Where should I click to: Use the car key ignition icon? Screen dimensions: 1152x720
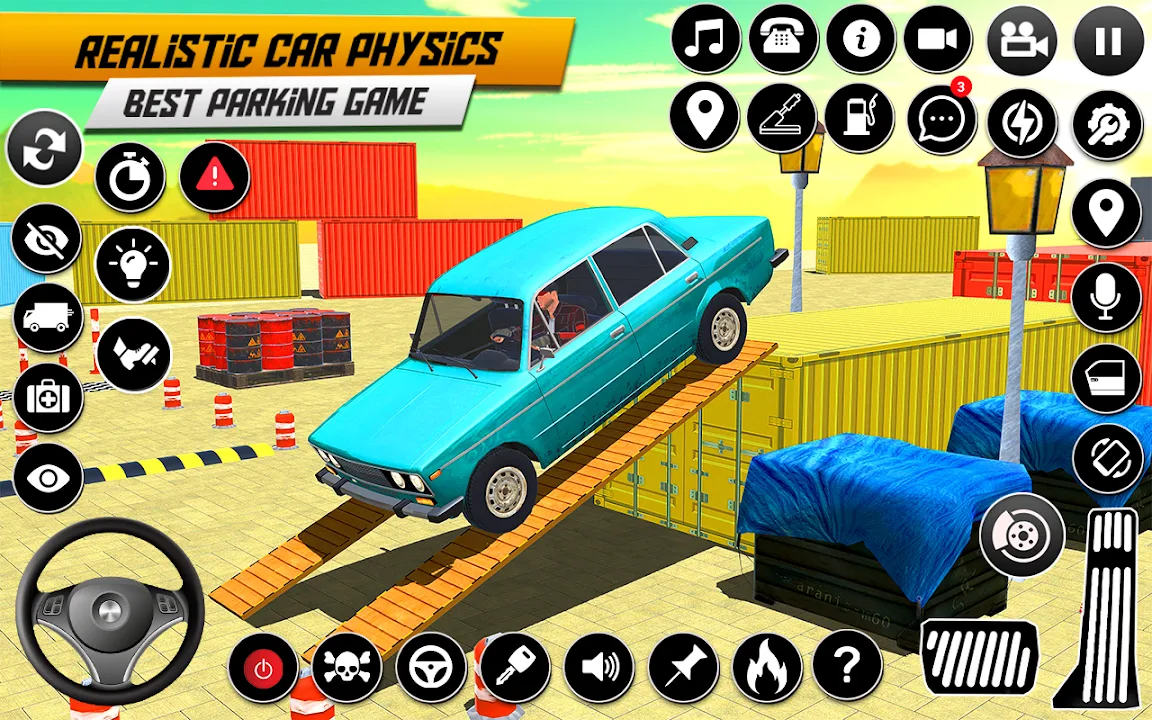516,666
